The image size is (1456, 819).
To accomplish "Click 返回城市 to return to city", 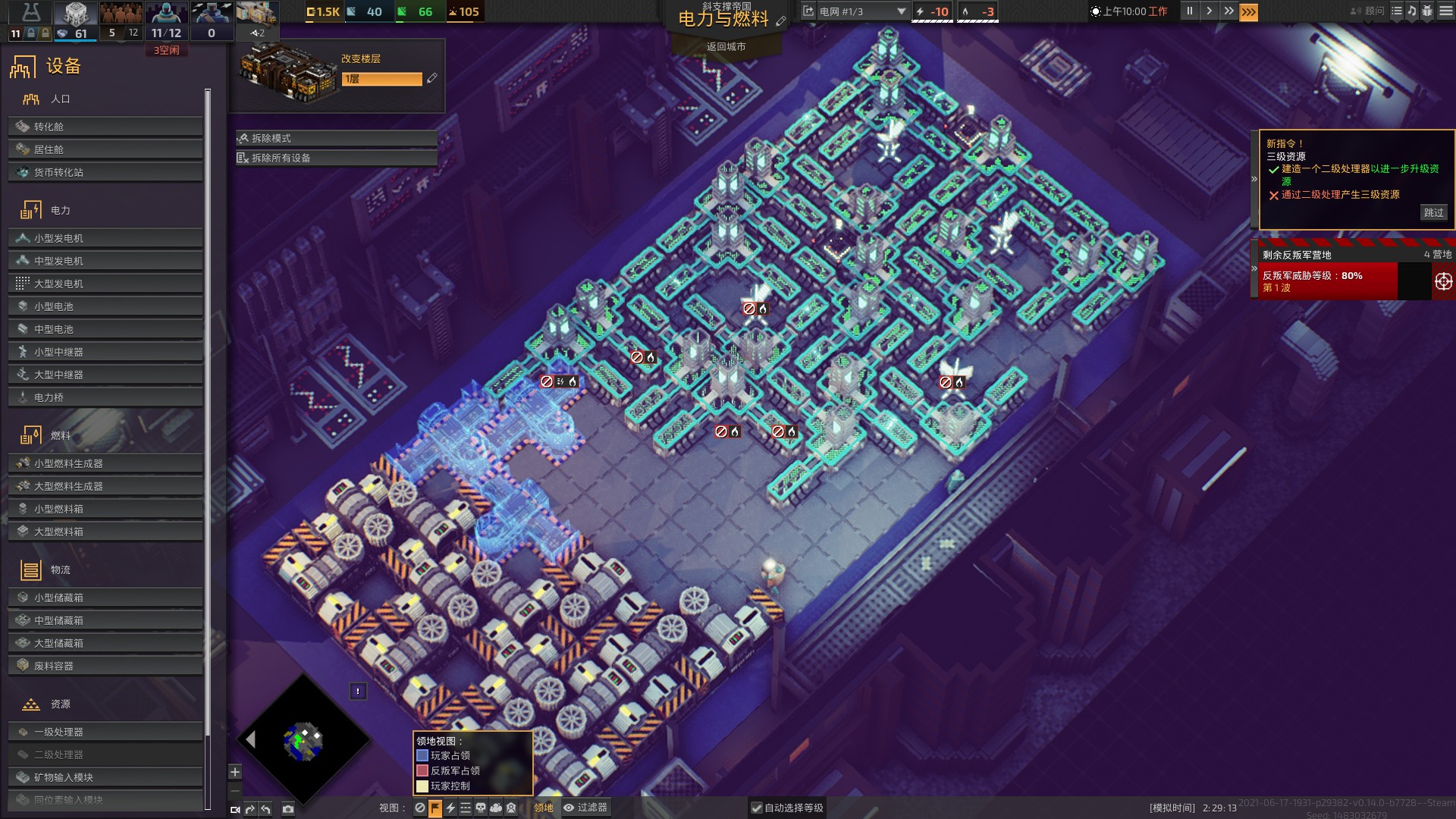I will tap(726, 47).
